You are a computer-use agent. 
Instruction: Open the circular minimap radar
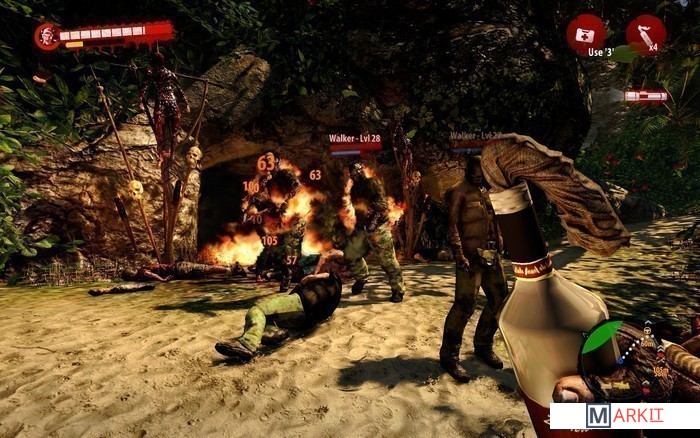point(620,360)
